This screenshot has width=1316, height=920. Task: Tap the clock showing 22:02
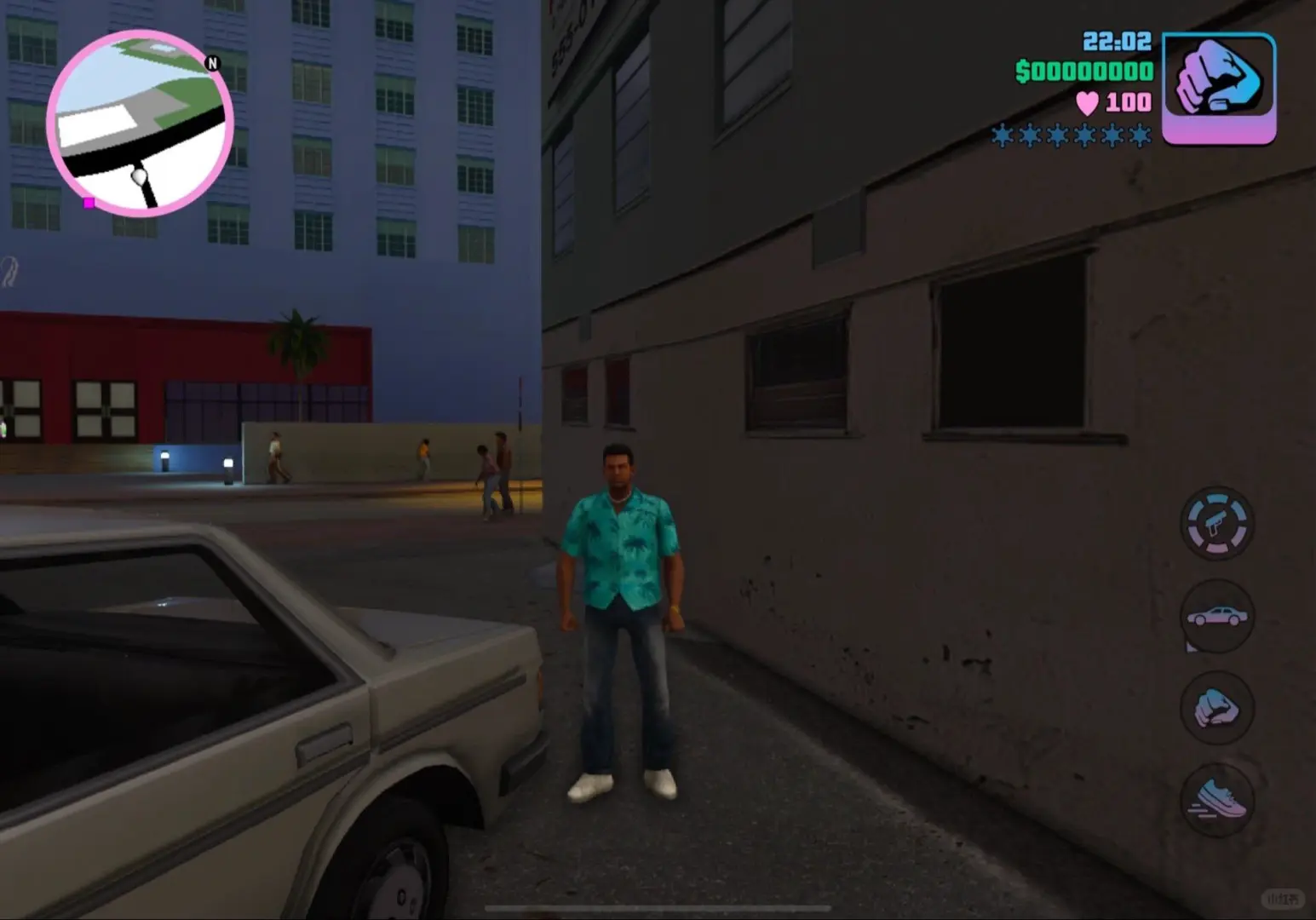click(x=1118, y=41)
